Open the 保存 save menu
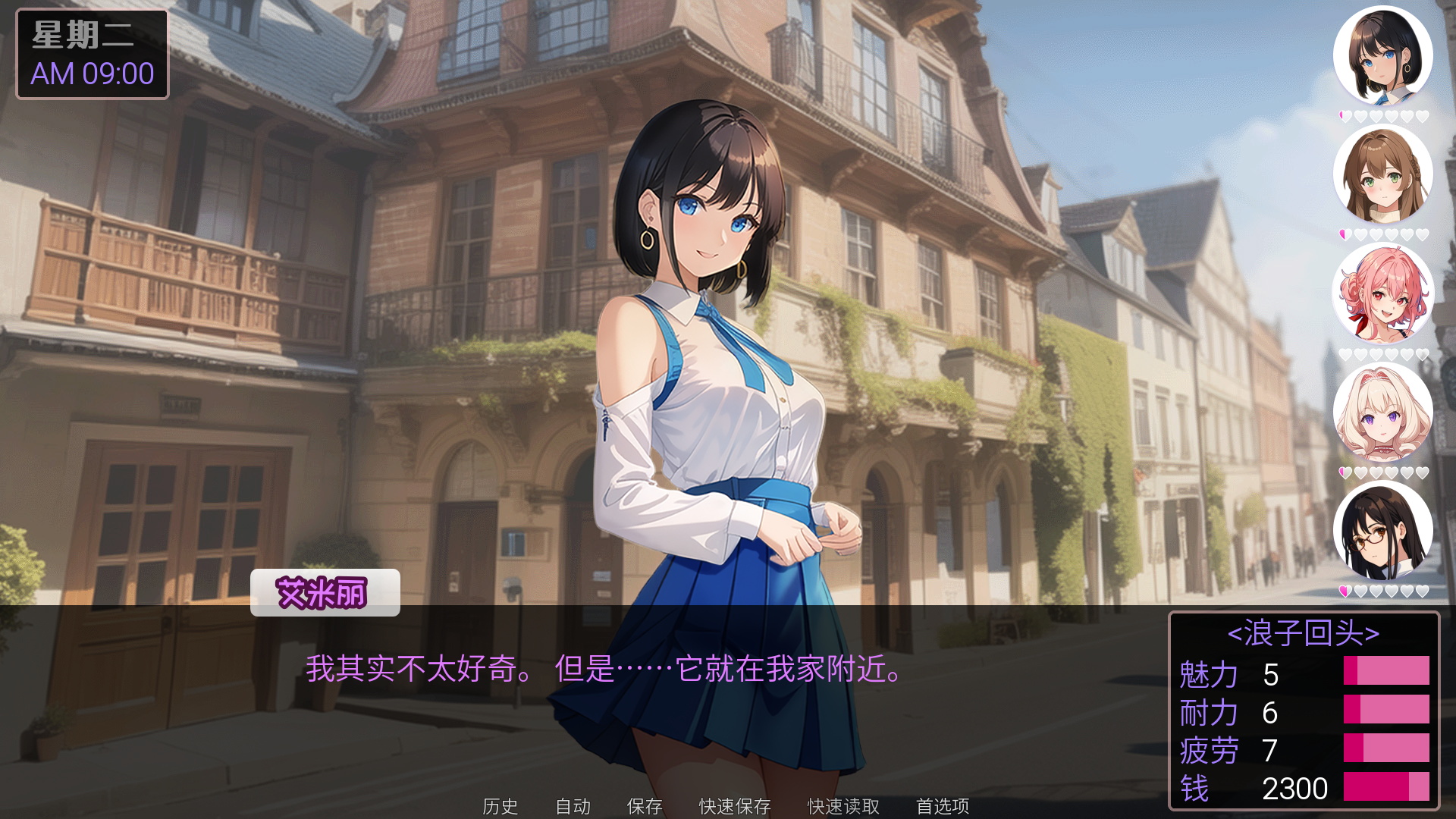 click(x=645, y=805)
